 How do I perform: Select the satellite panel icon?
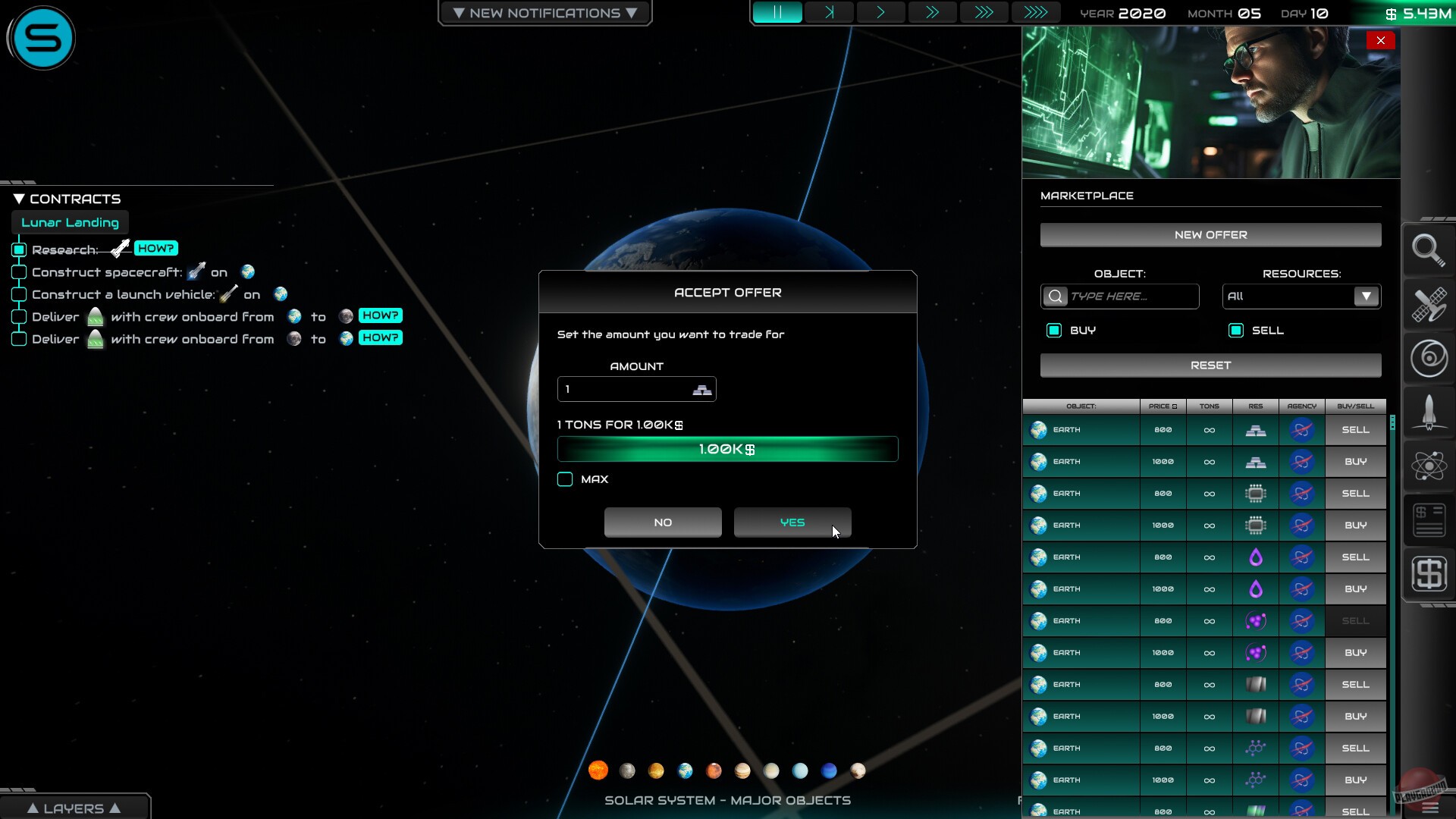click(x=1429, y=306)
